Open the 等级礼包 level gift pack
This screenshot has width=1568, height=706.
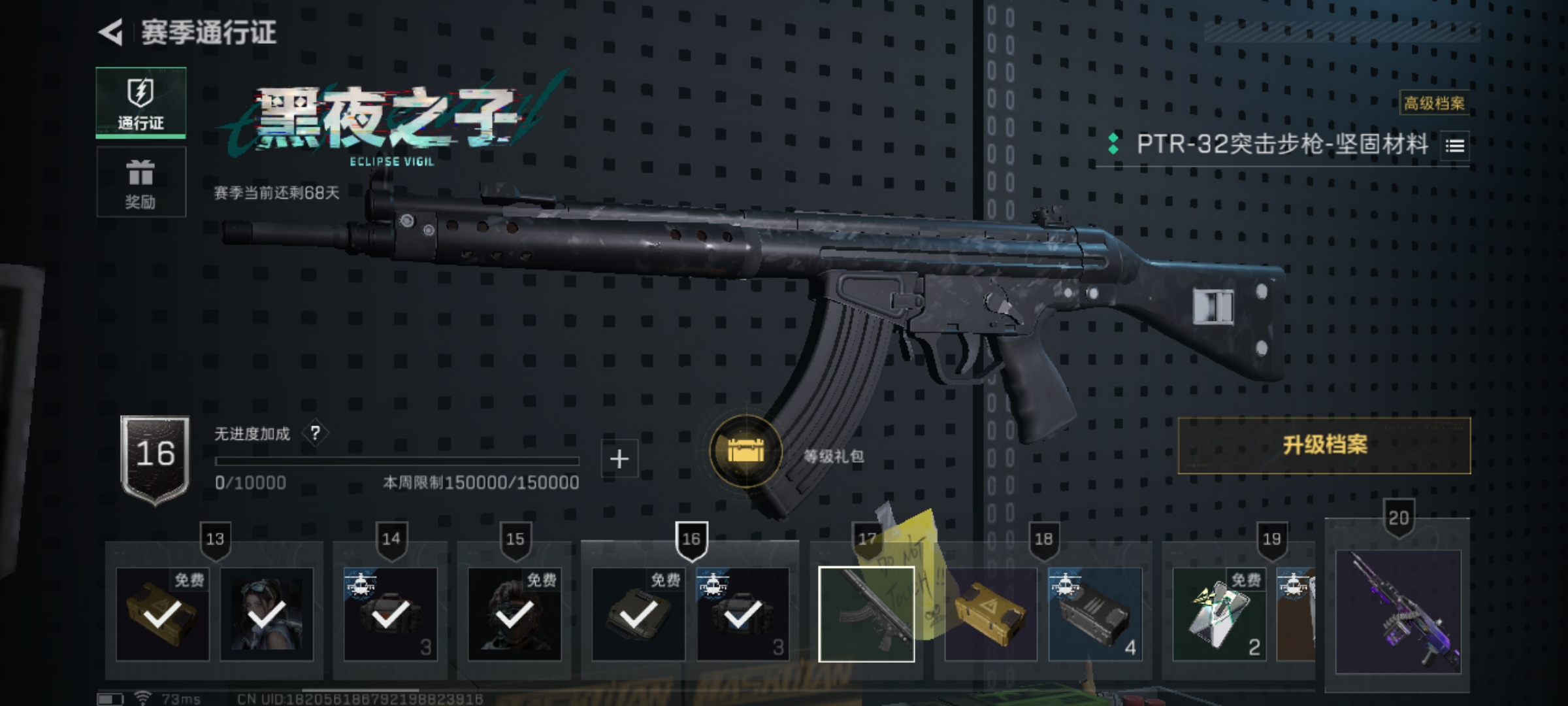745,452
